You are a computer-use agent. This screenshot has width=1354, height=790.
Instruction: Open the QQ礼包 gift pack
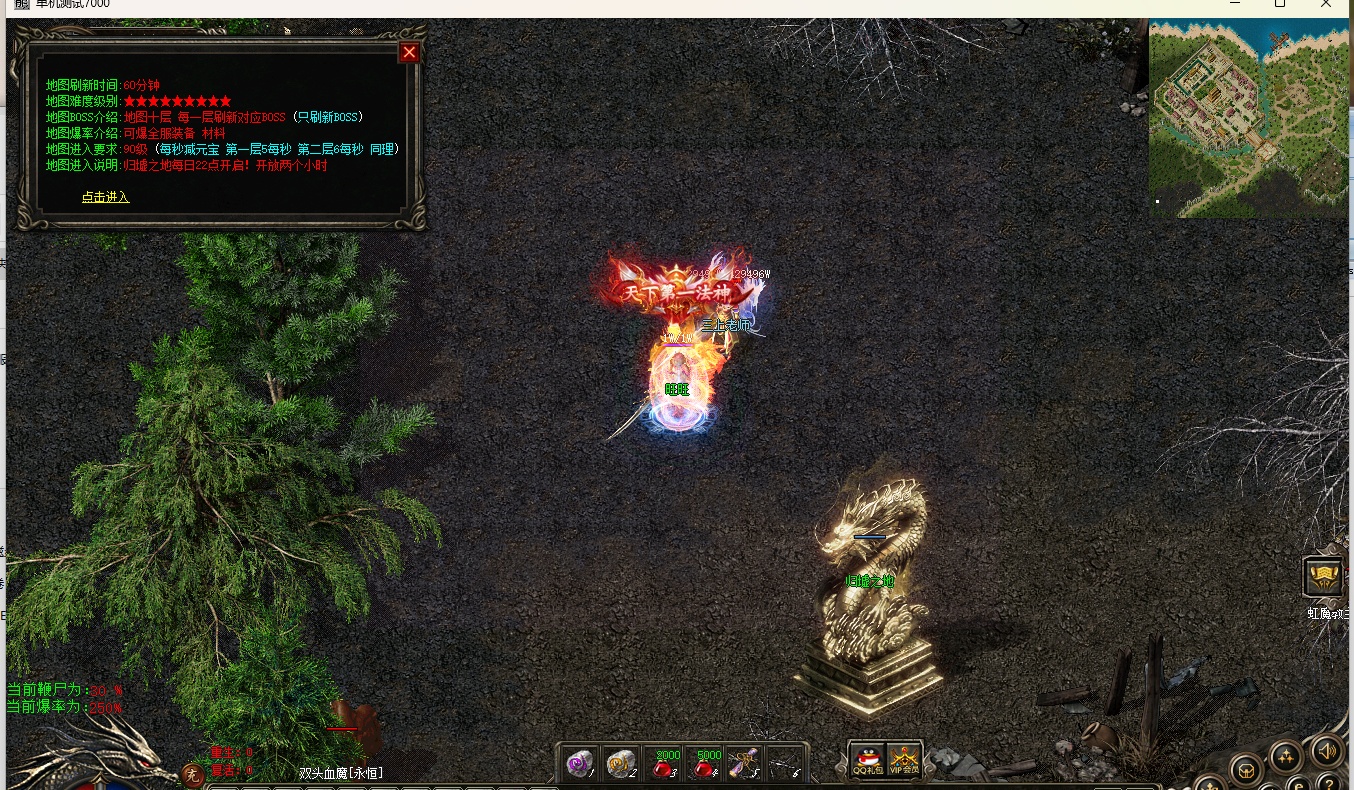867,761
